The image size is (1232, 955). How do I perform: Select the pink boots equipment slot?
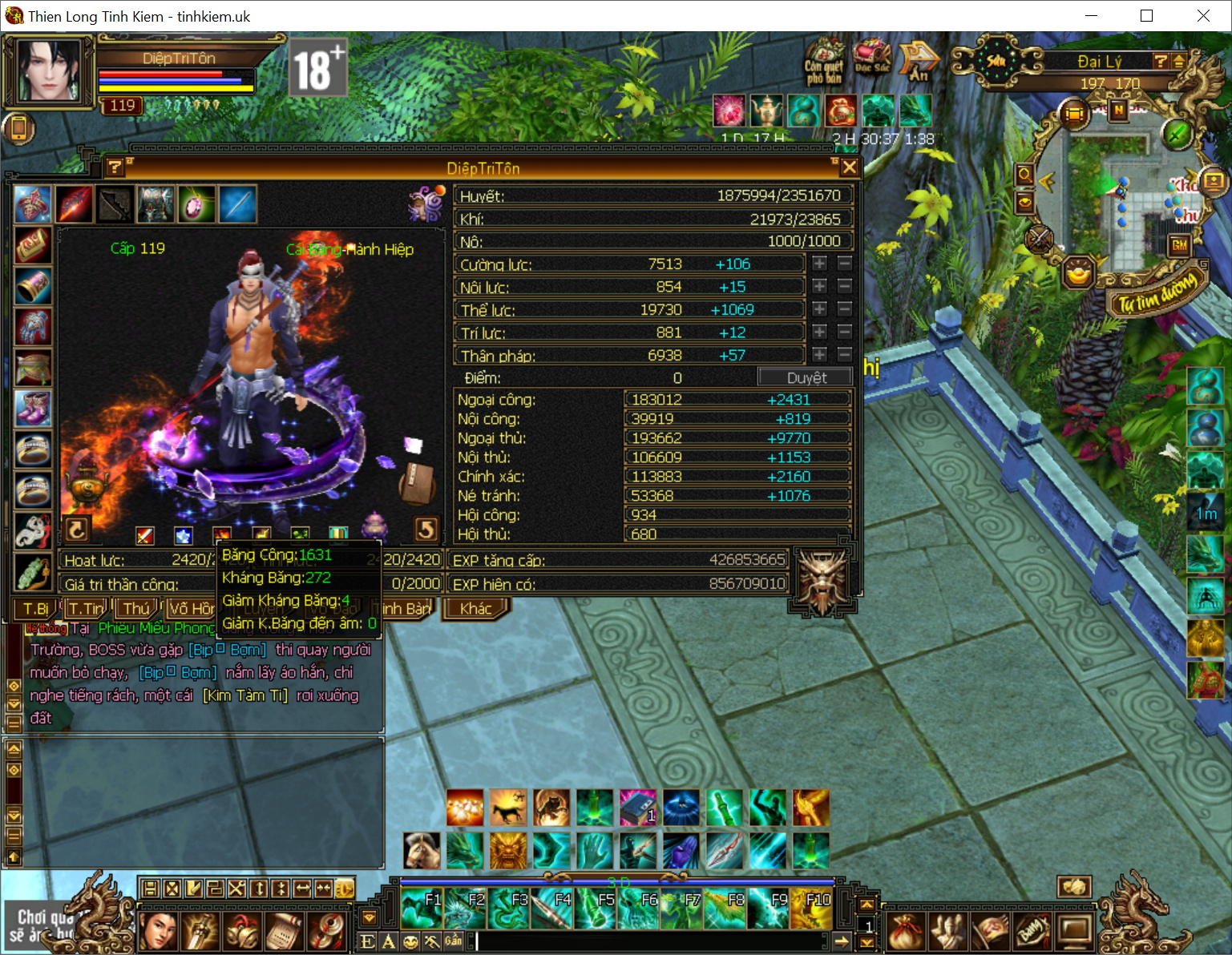(33, 408)
